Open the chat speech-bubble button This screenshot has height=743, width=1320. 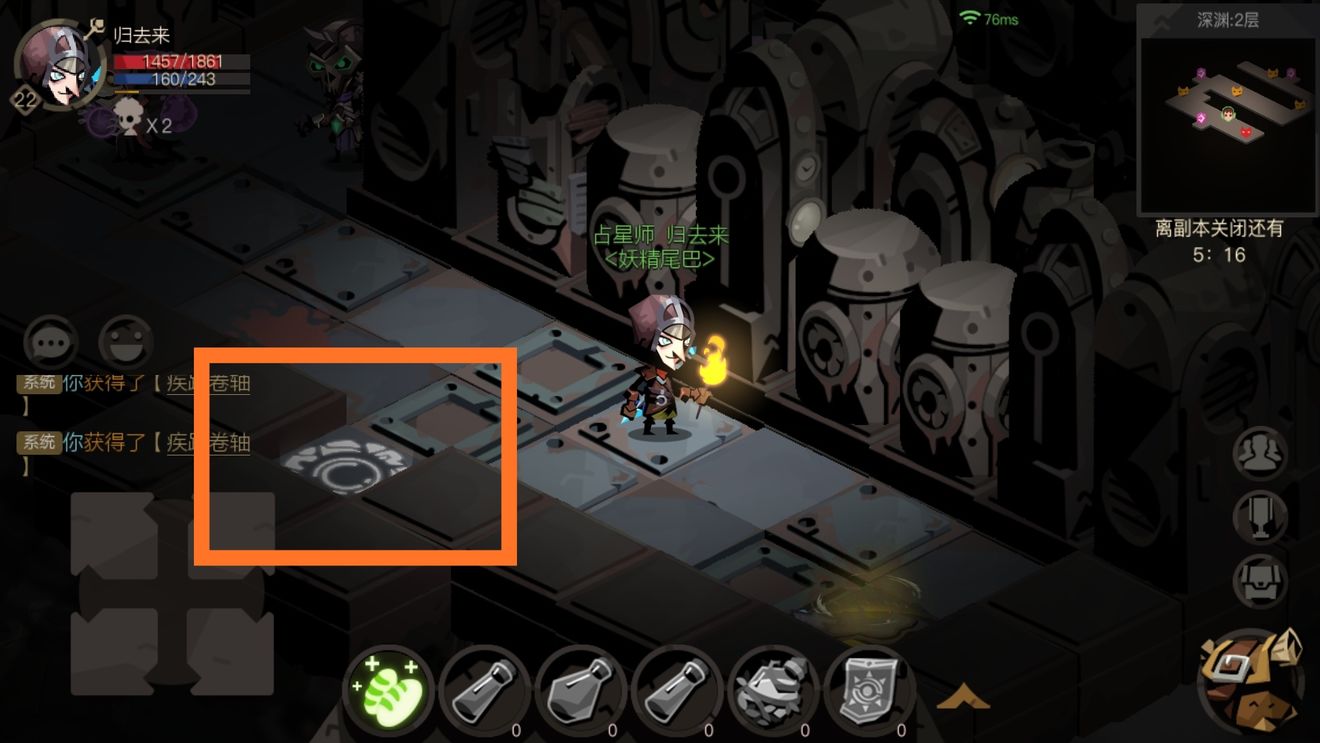click(x=51, y=342)
